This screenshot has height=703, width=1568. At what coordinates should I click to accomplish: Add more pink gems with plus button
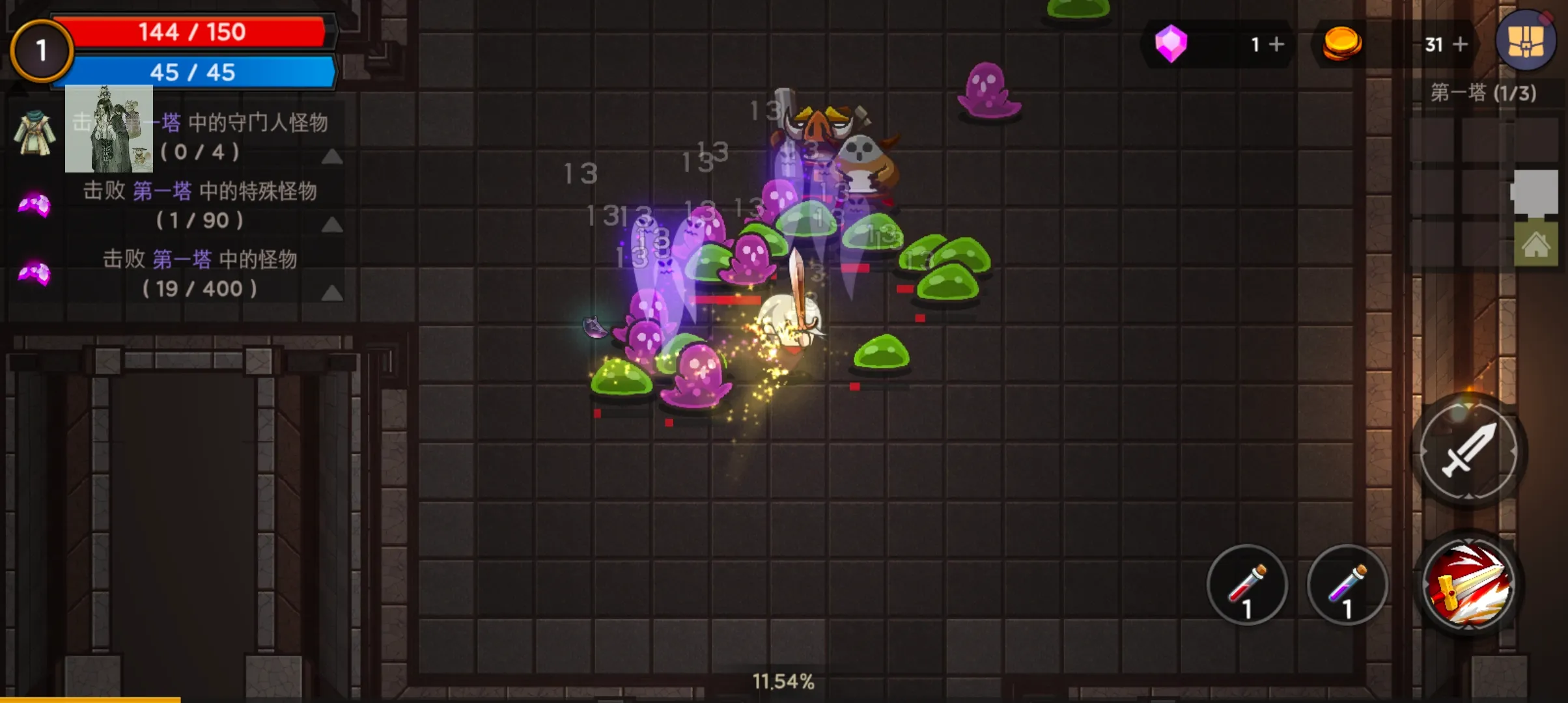click(1276, 44)
